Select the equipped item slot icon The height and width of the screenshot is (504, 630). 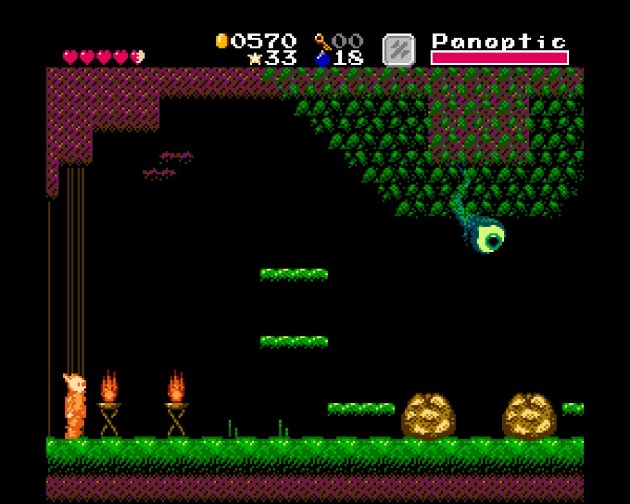tap(398, 50)
